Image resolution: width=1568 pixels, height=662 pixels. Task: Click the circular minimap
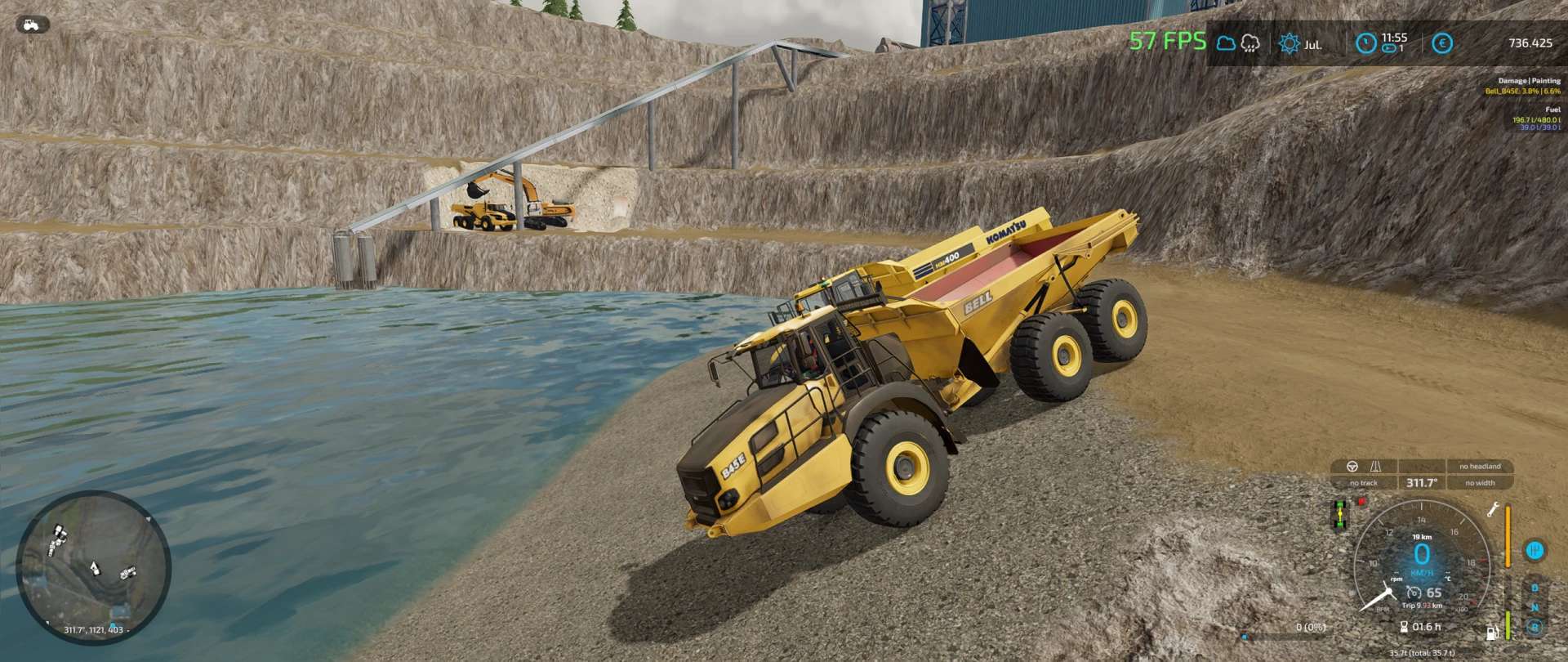[93, 568]
